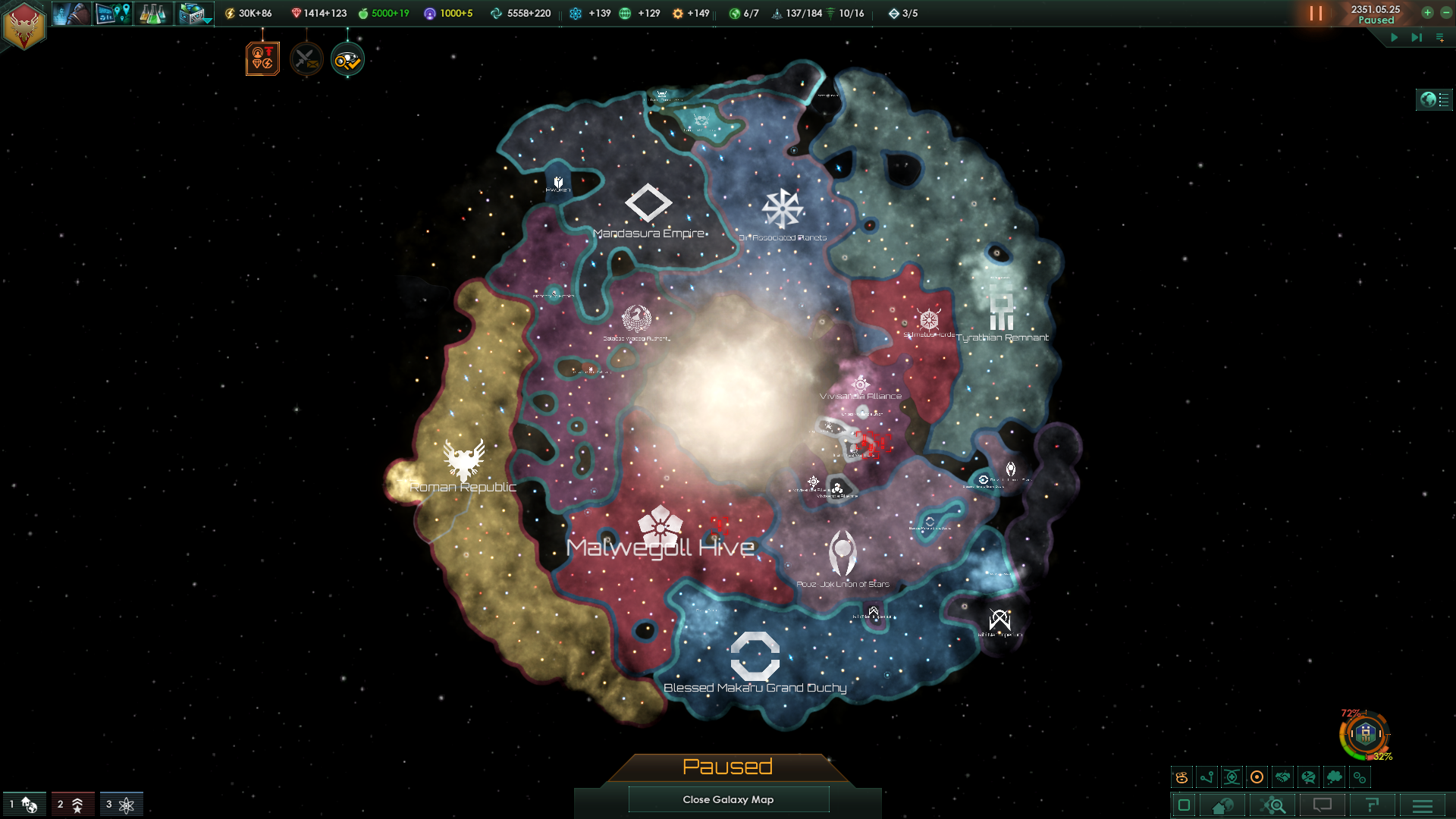Select the intel cloud map mode
Image resolution: width=1456 pixels, height=819 pixels.
point(1332,777)
